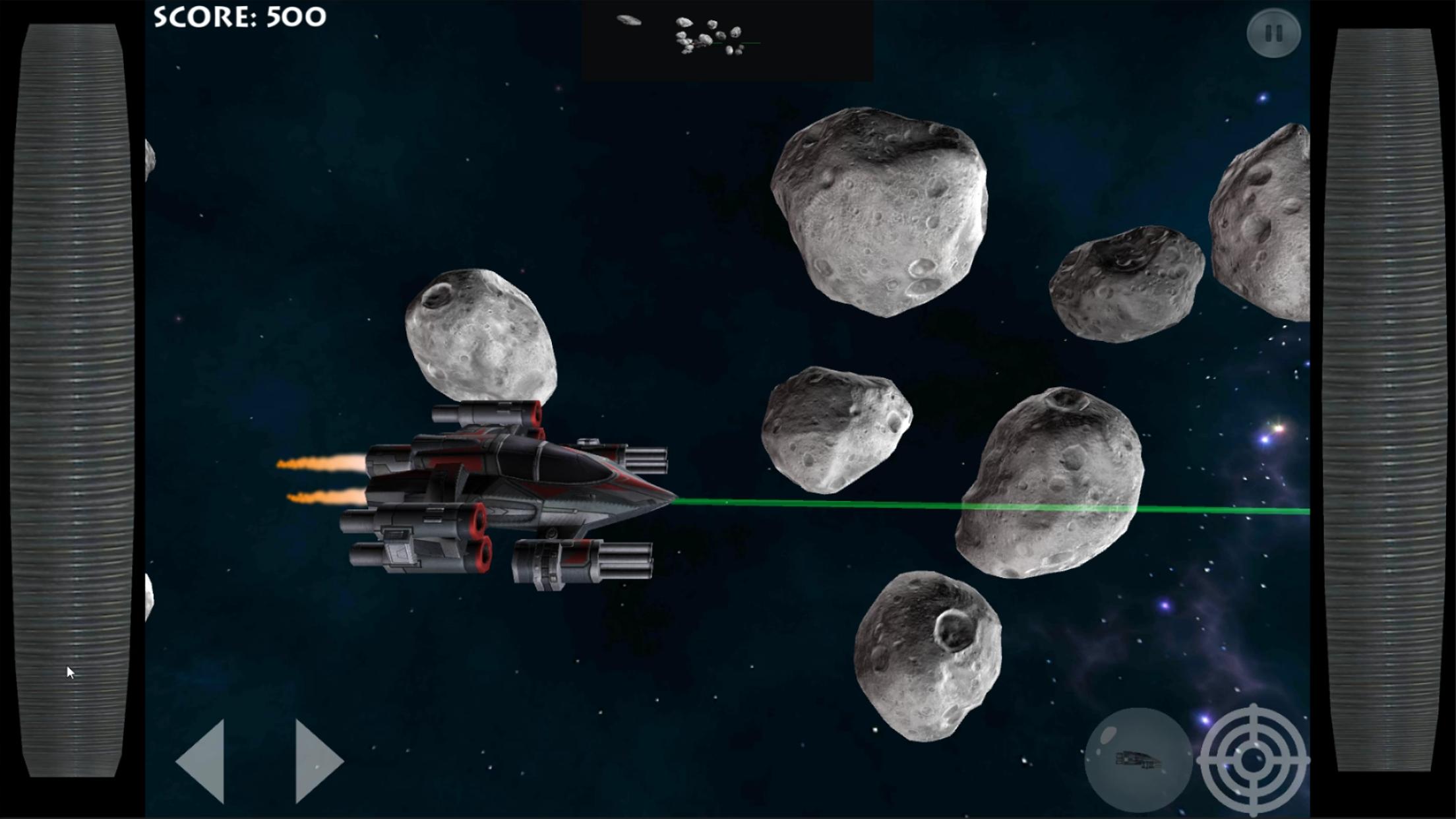Click the asteroid radar minimap panel
The image size is (1456, 819).
point(727,40)
